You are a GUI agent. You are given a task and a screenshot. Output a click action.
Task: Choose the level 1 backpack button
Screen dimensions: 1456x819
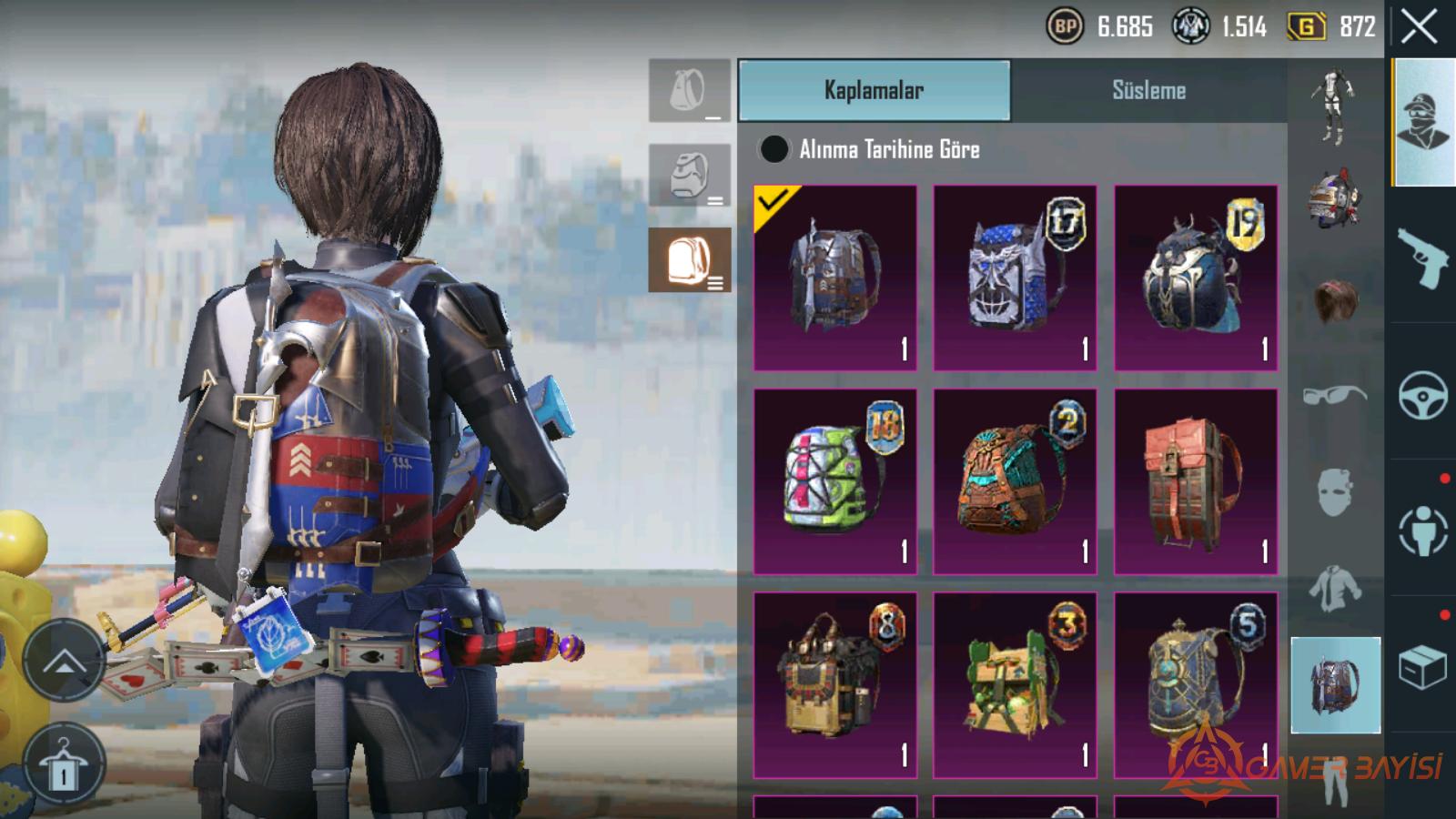coord(690,91)
